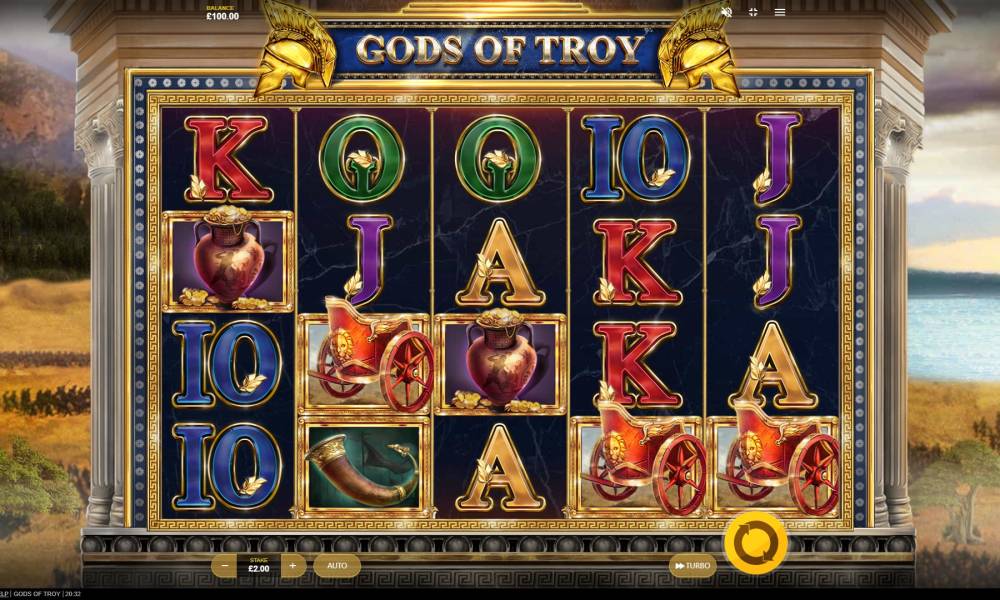Open the Auto spin options
This screenshot has height=600, width=1000.
(337, 566)
